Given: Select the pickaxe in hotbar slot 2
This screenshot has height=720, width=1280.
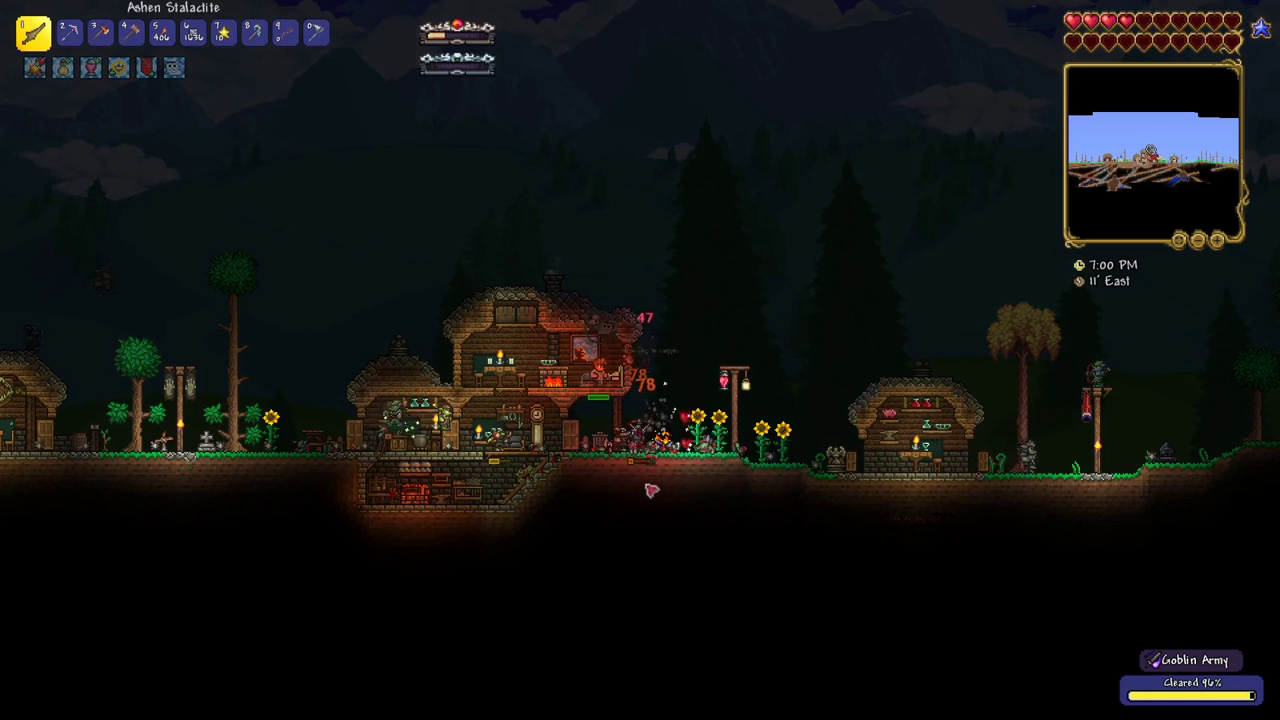Looking at the screenshot, I should [69, 33].
